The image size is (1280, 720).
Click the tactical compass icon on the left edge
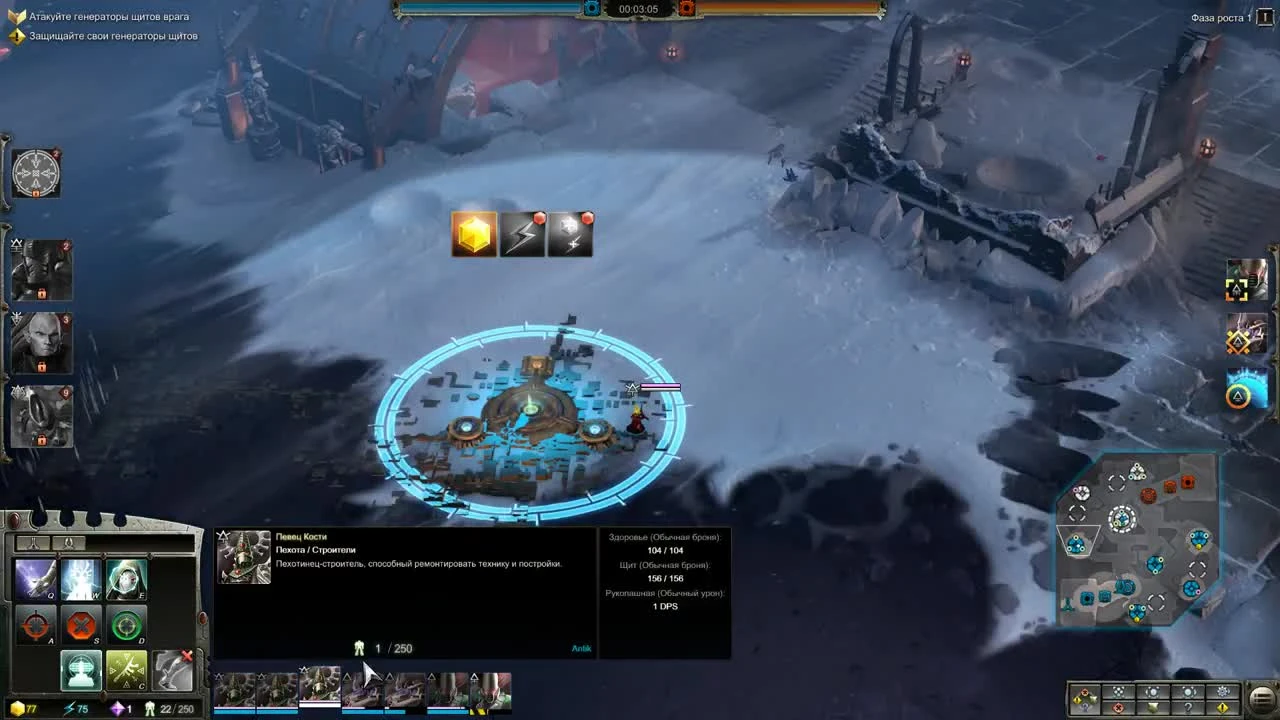(x=36, y=172)
